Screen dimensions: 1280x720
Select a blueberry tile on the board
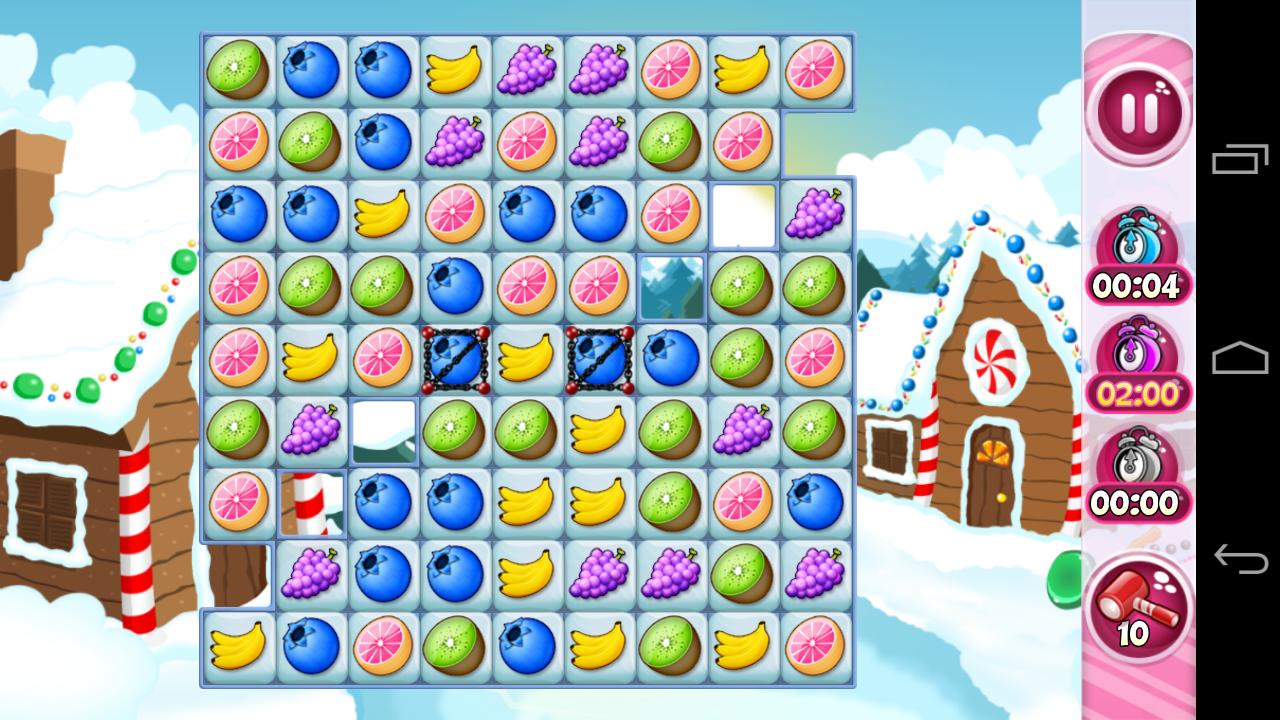point(309,68)
